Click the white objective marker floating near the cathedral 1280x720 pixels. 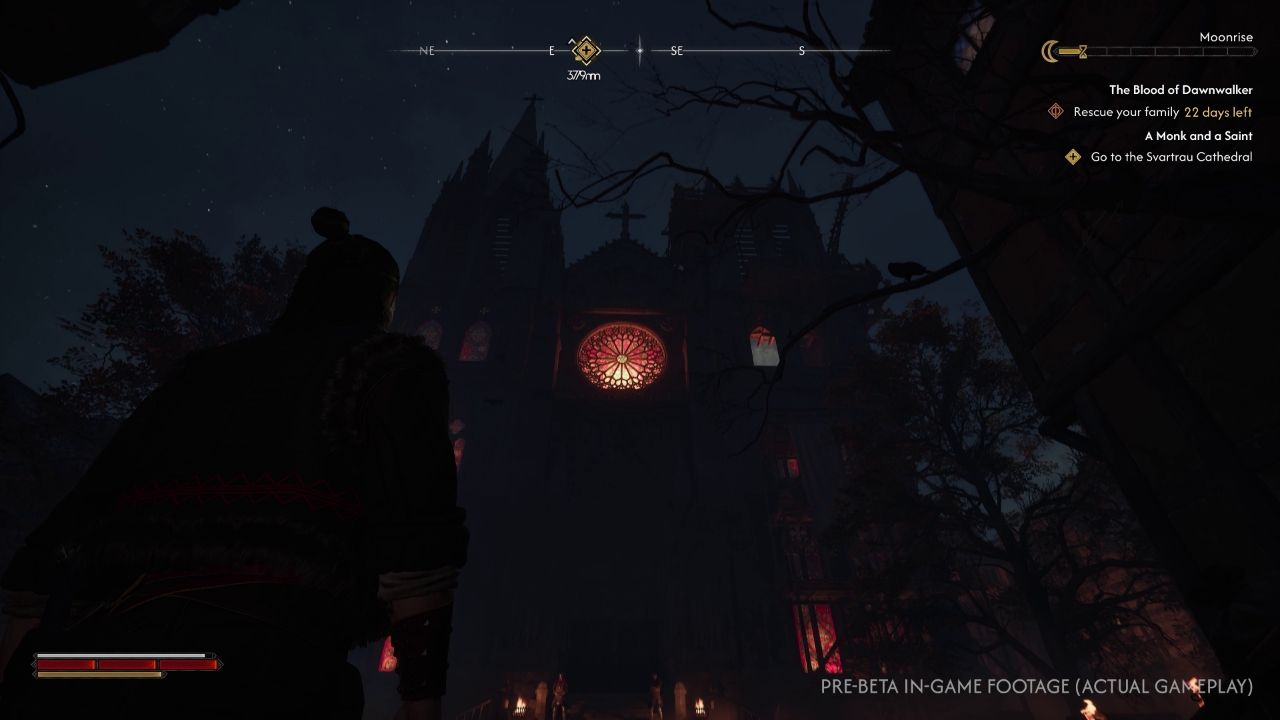click(764, 350)
